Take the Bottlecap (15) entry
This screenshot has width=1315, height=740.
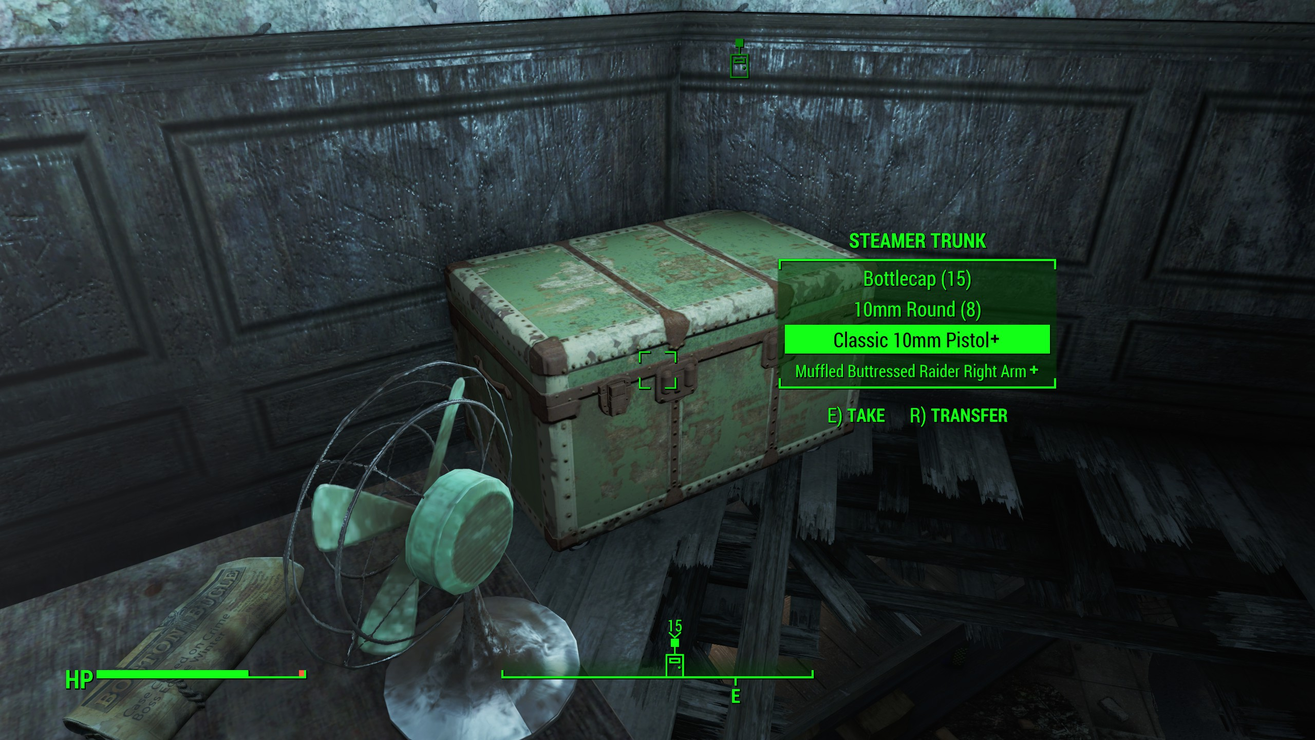[x=916, y=279]
